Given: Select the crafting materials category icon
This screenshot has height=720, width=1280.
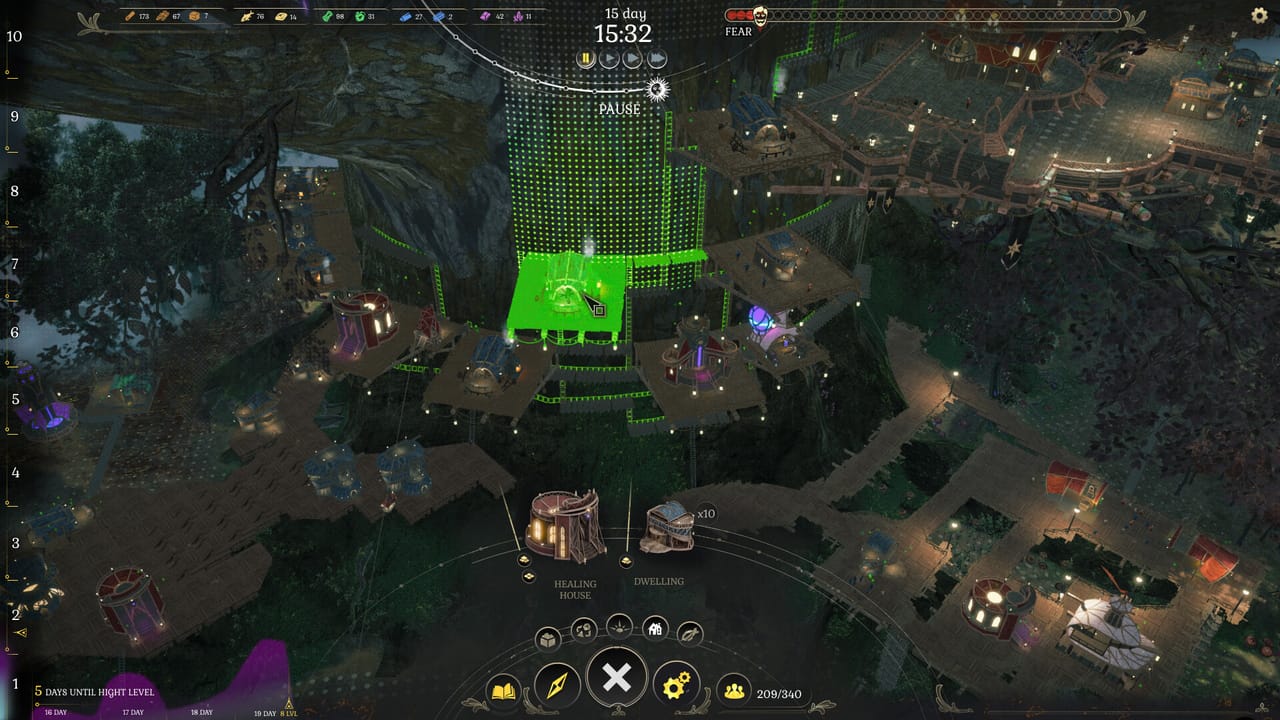Looking at the screenshot, I should point(585,627).
